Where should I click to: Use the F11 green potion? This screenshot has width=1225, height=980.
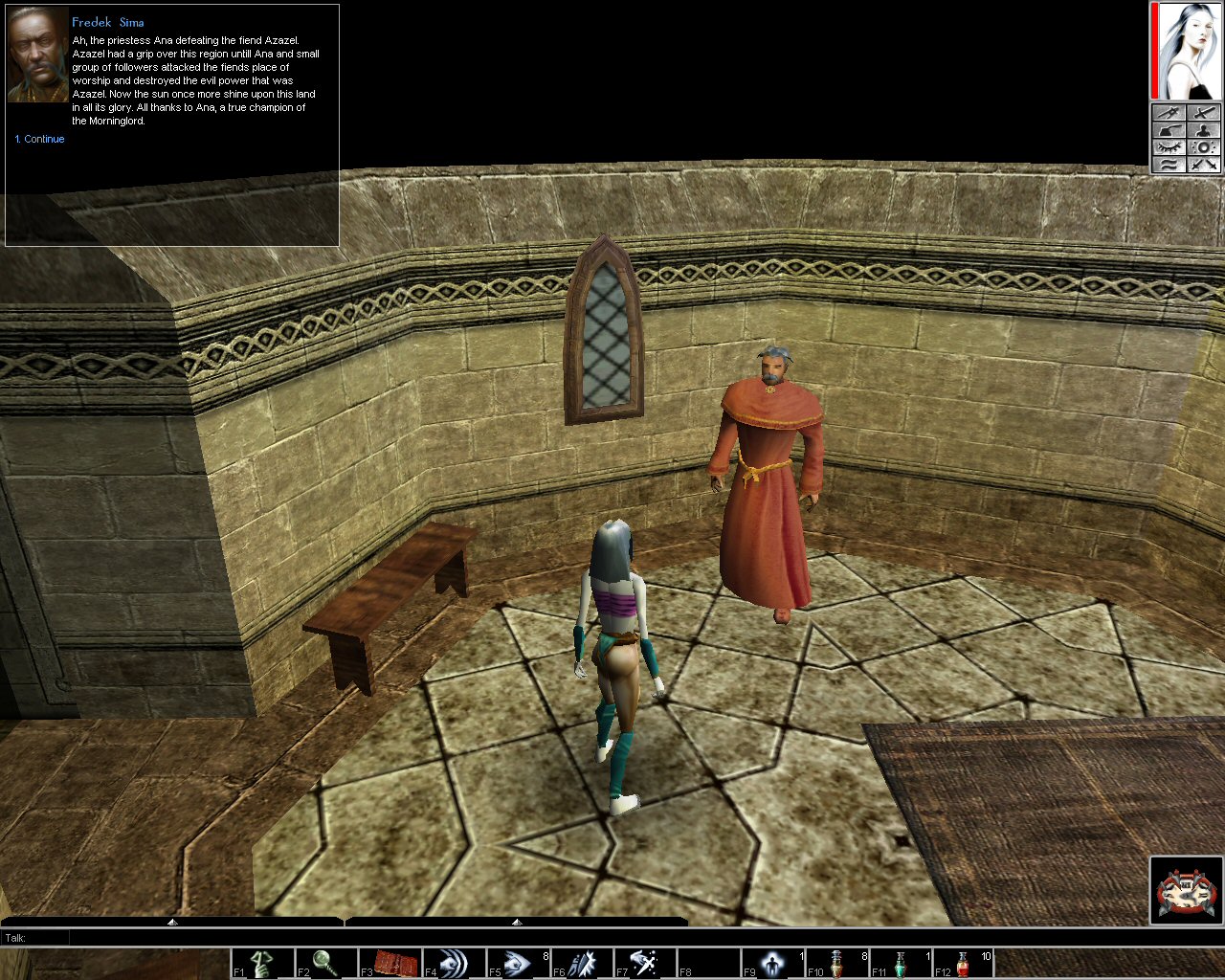901,963
